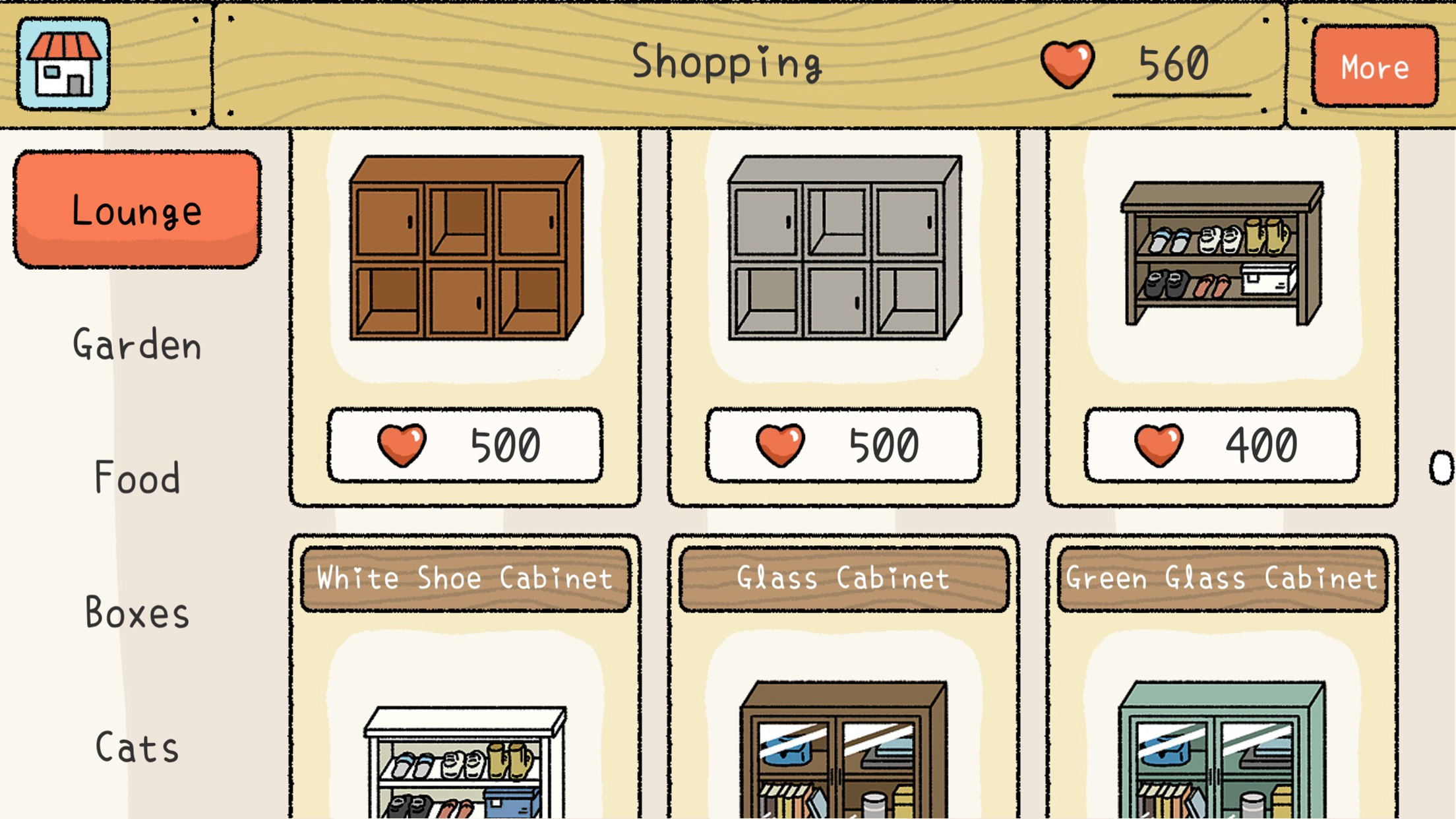This screenshot has width=1456, height=819.
Task: Open the Food category
Action: (135, 478)
